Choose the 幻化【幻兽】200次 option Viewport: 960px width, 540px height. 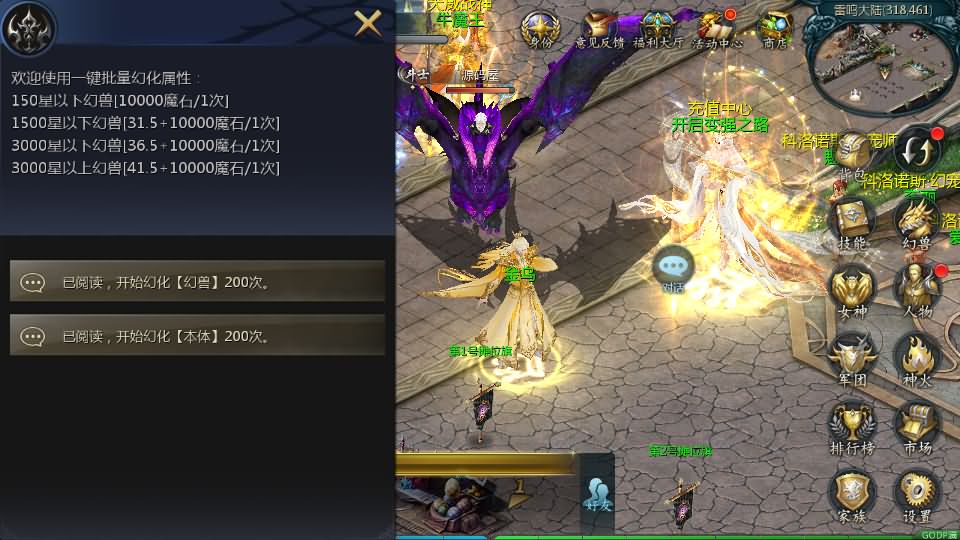[197, 282]
